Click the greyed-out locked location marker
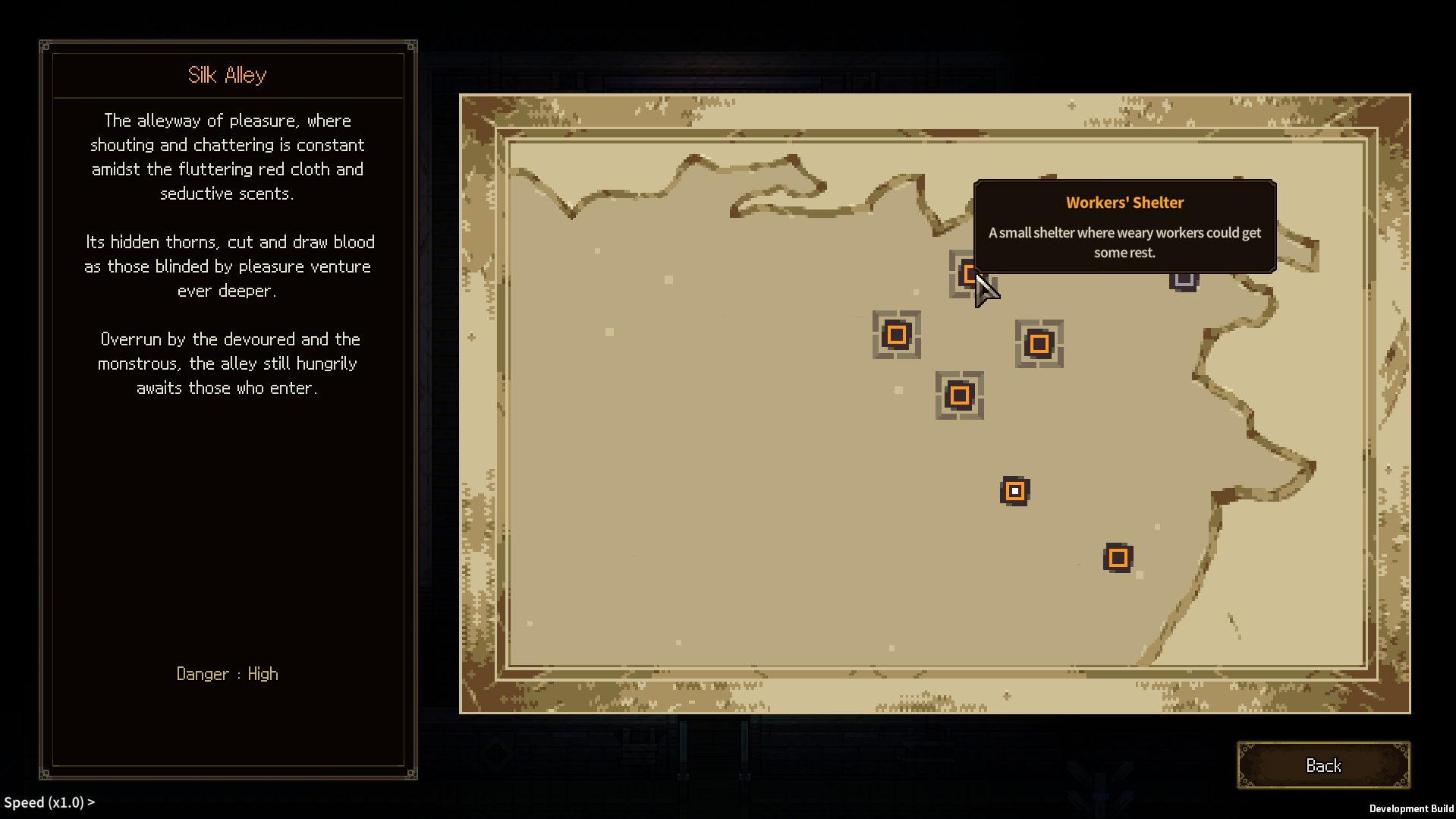1456x819 pixels. coord(1184,280)
